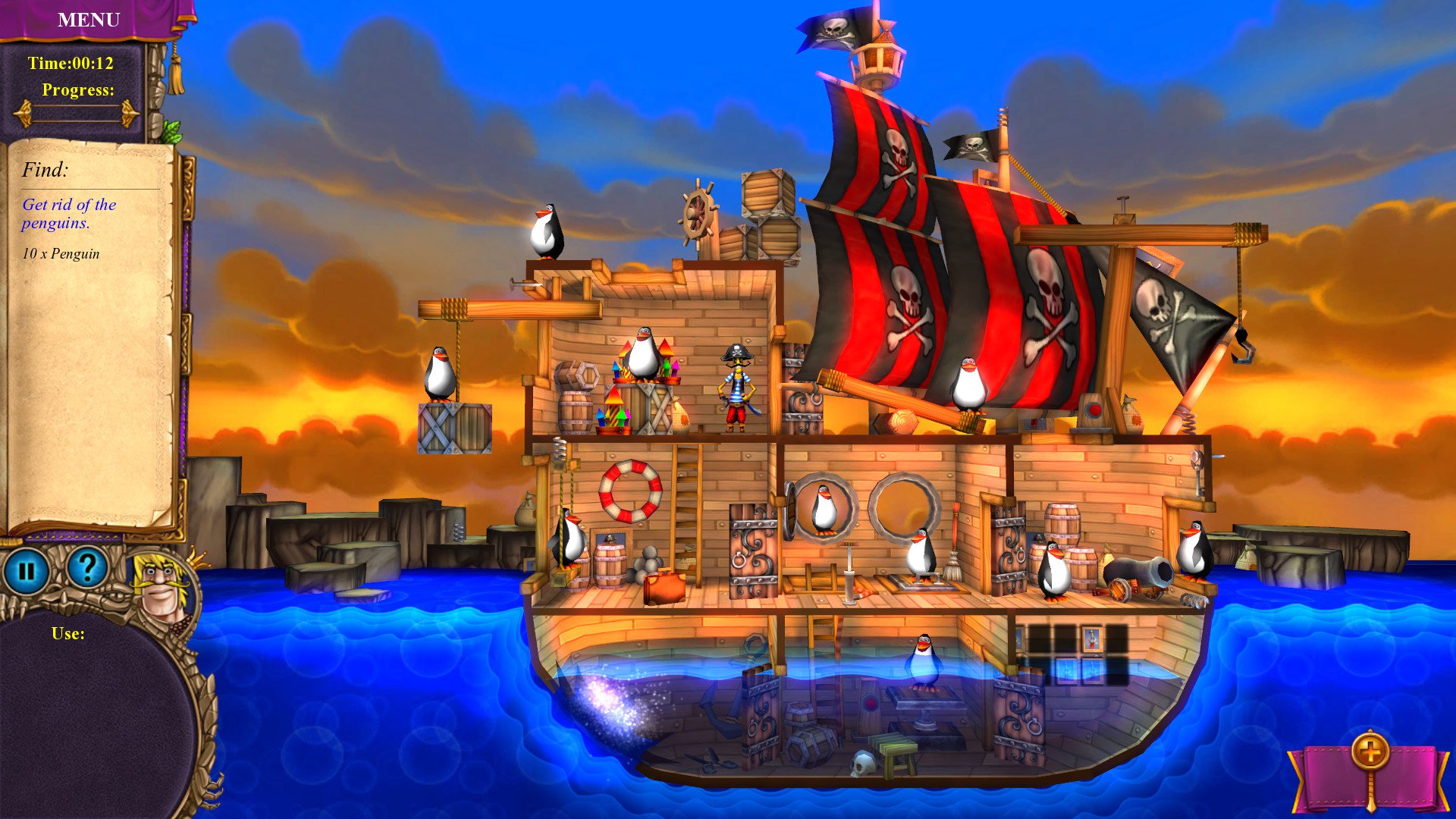Open the purple banner with plus medallion

tap(1370, 773)
